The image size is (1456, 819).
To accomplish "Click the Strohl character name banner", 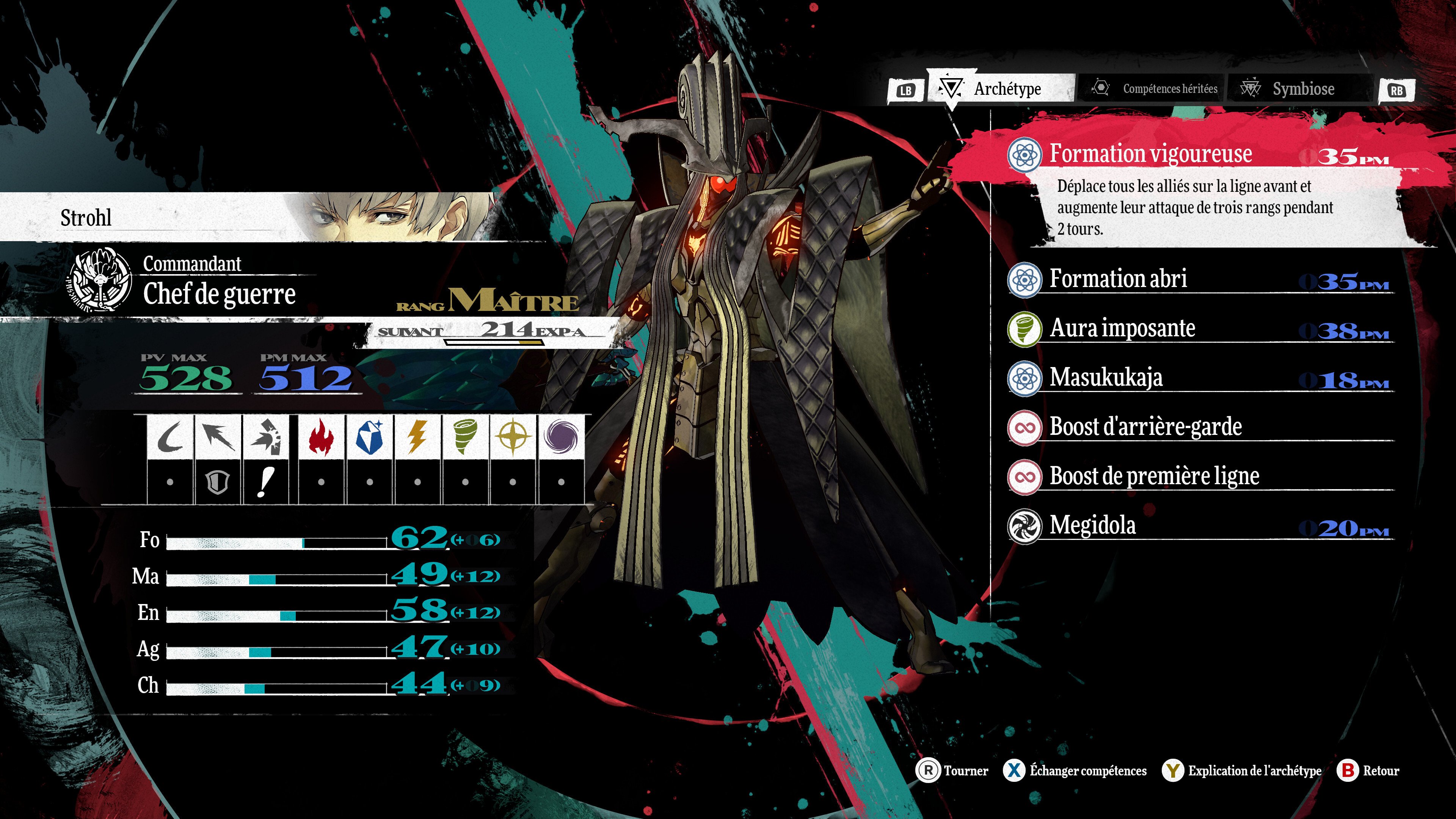I will (86, 218).
